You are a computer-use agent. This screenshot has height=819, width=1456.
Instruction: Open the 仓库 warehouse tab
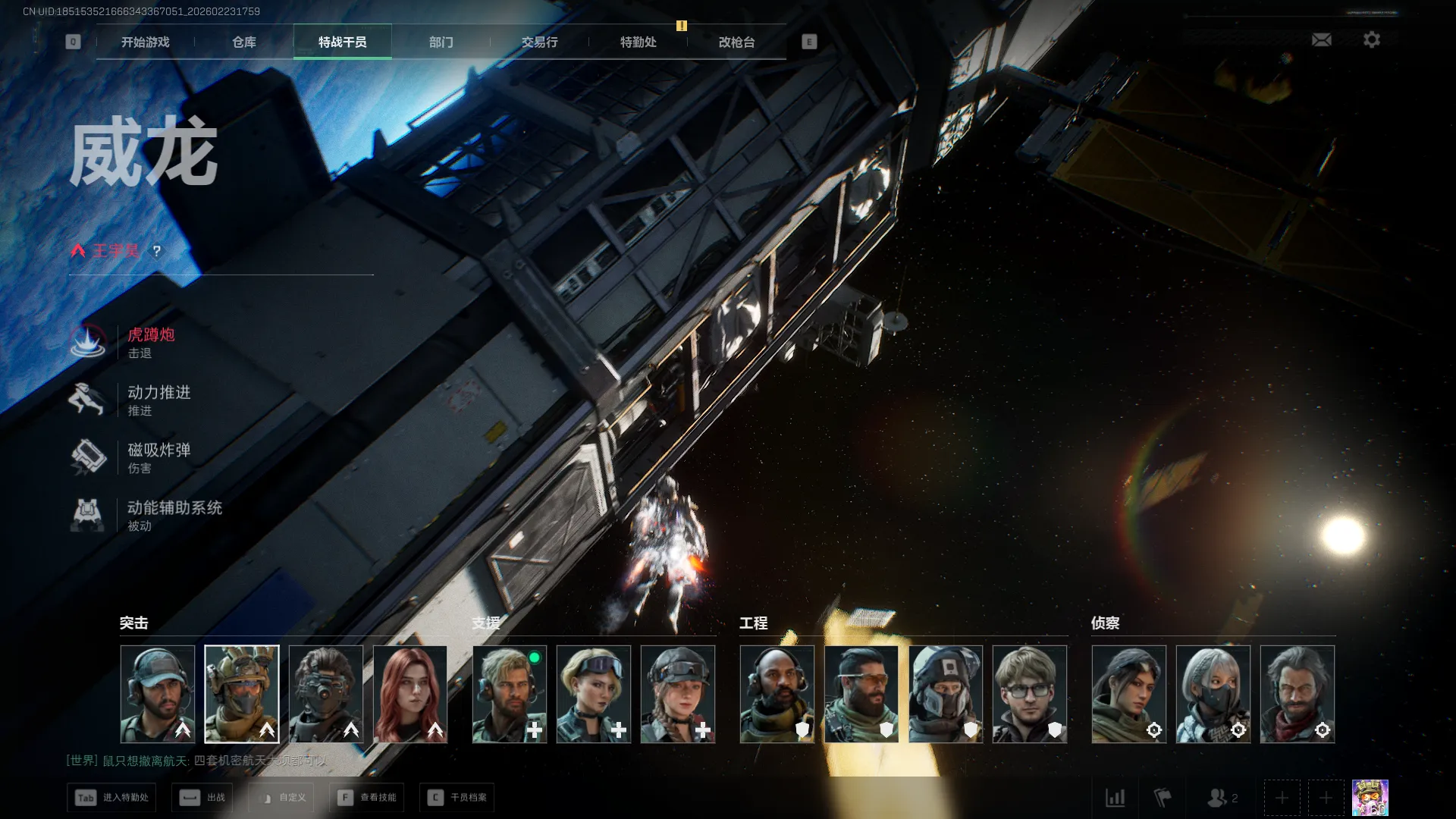(x=243, y=42)
